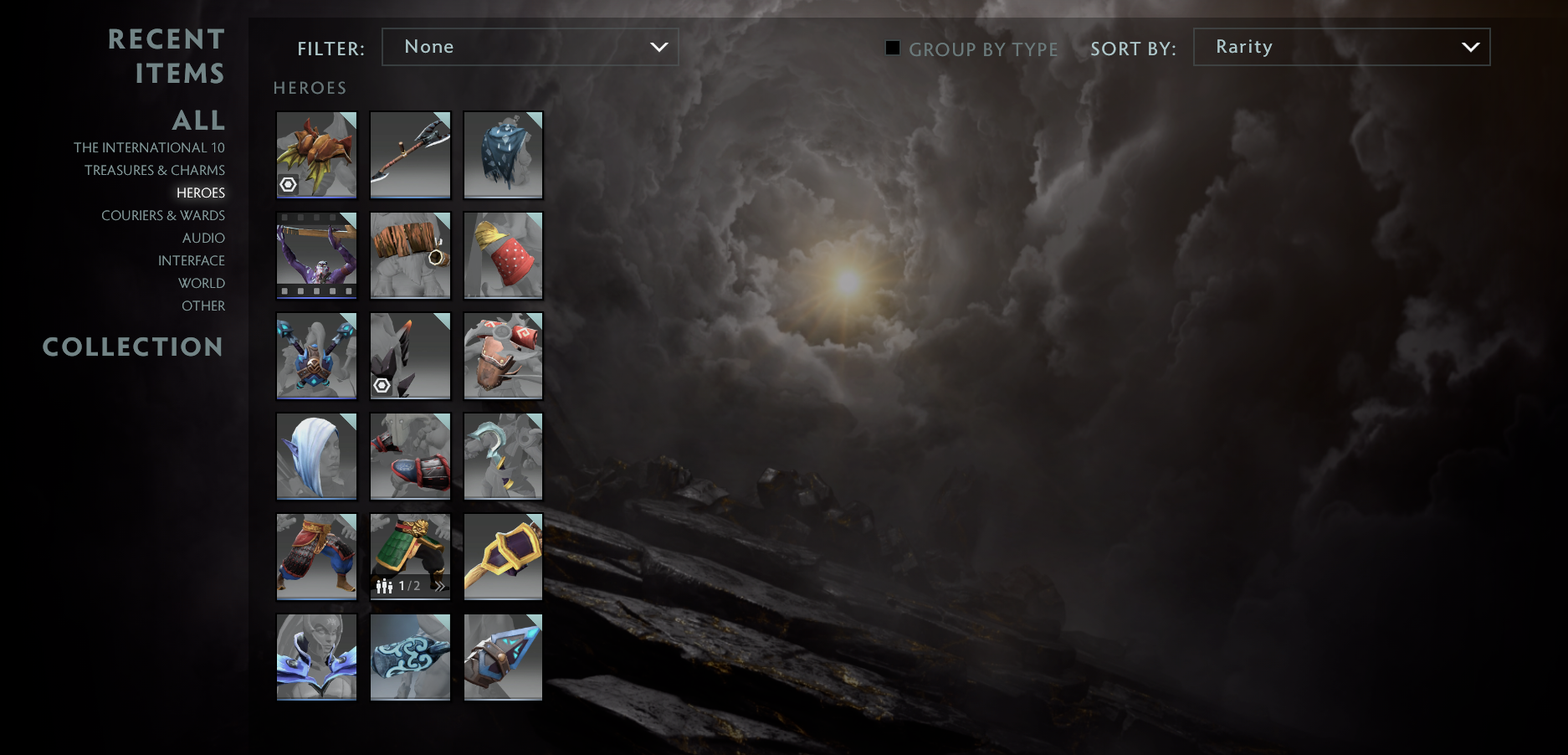The image size is (1568, 755).
Task: Go to the Collection view
Action: point(133,347)
